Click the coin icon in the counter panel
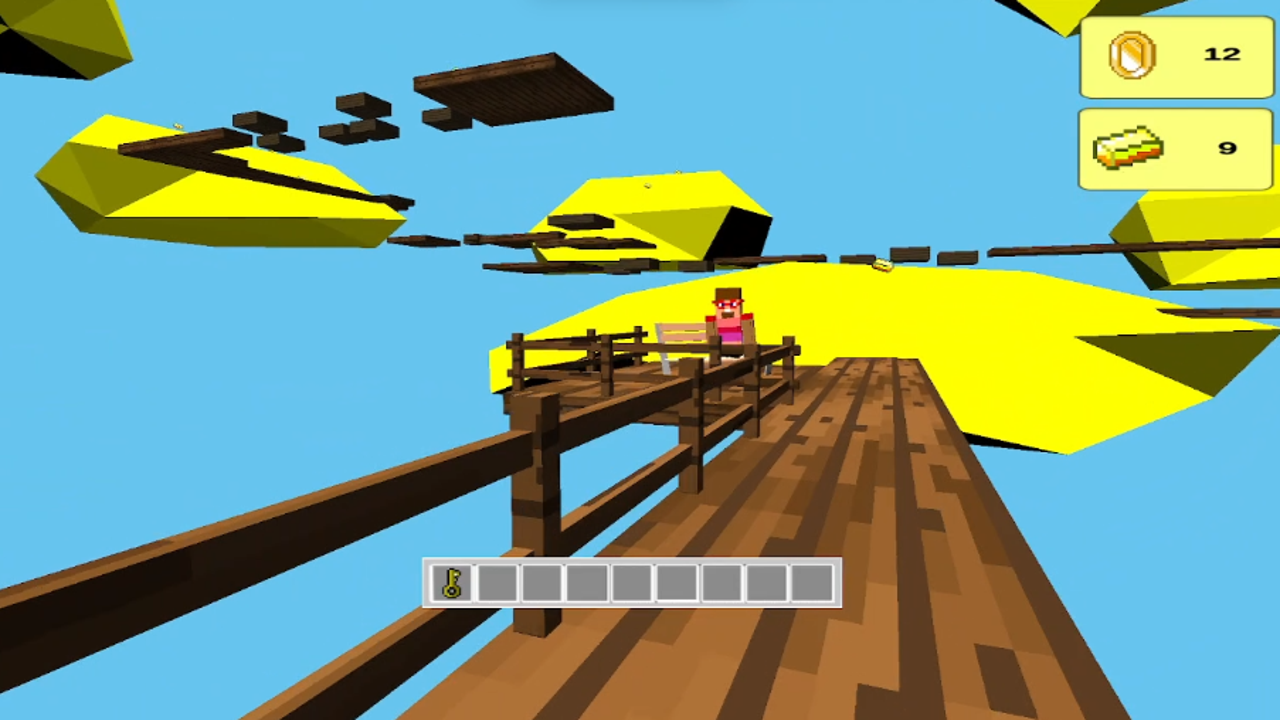The height and width of the screenshot is (720, 1280). [1131, 55]
